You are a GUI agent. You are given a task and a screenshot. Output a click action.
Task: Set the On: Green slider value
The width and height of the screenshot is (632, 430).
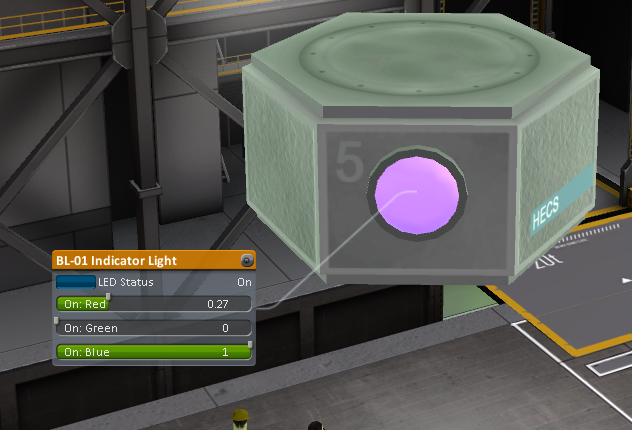click(150, 328)
